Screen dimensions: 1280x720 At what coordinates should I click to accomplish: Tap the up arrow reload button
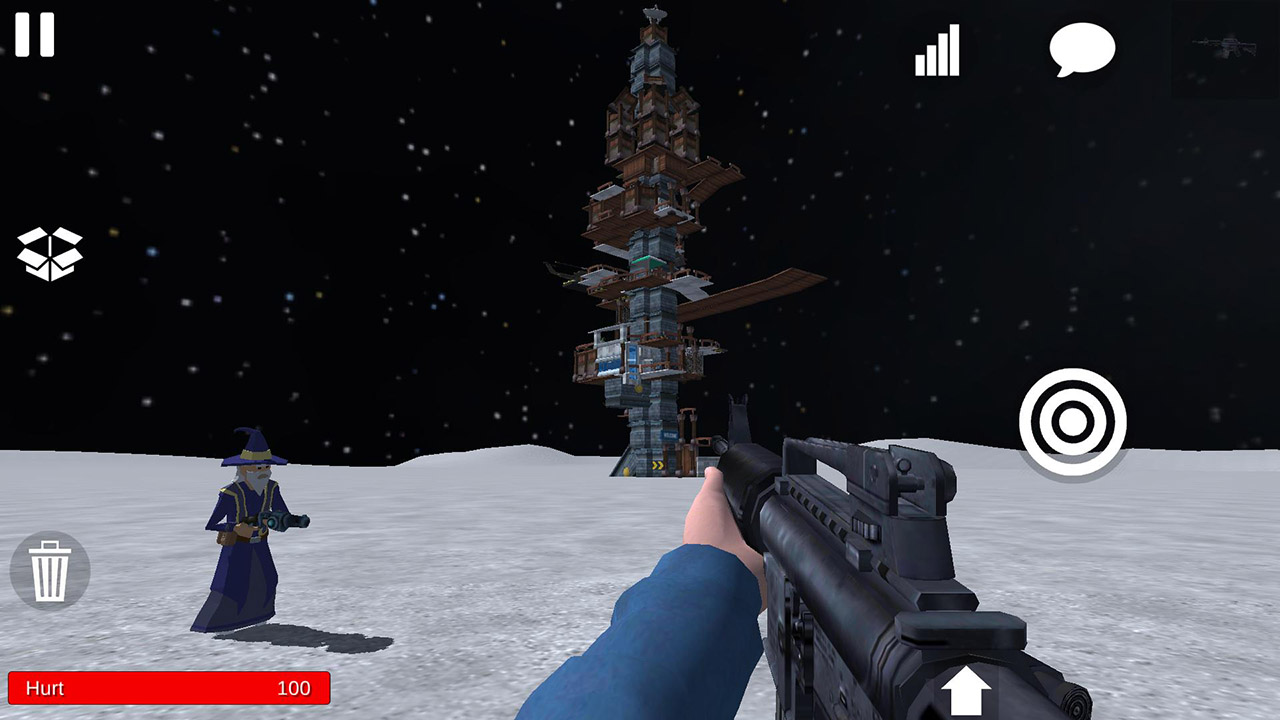coord(967,692)
